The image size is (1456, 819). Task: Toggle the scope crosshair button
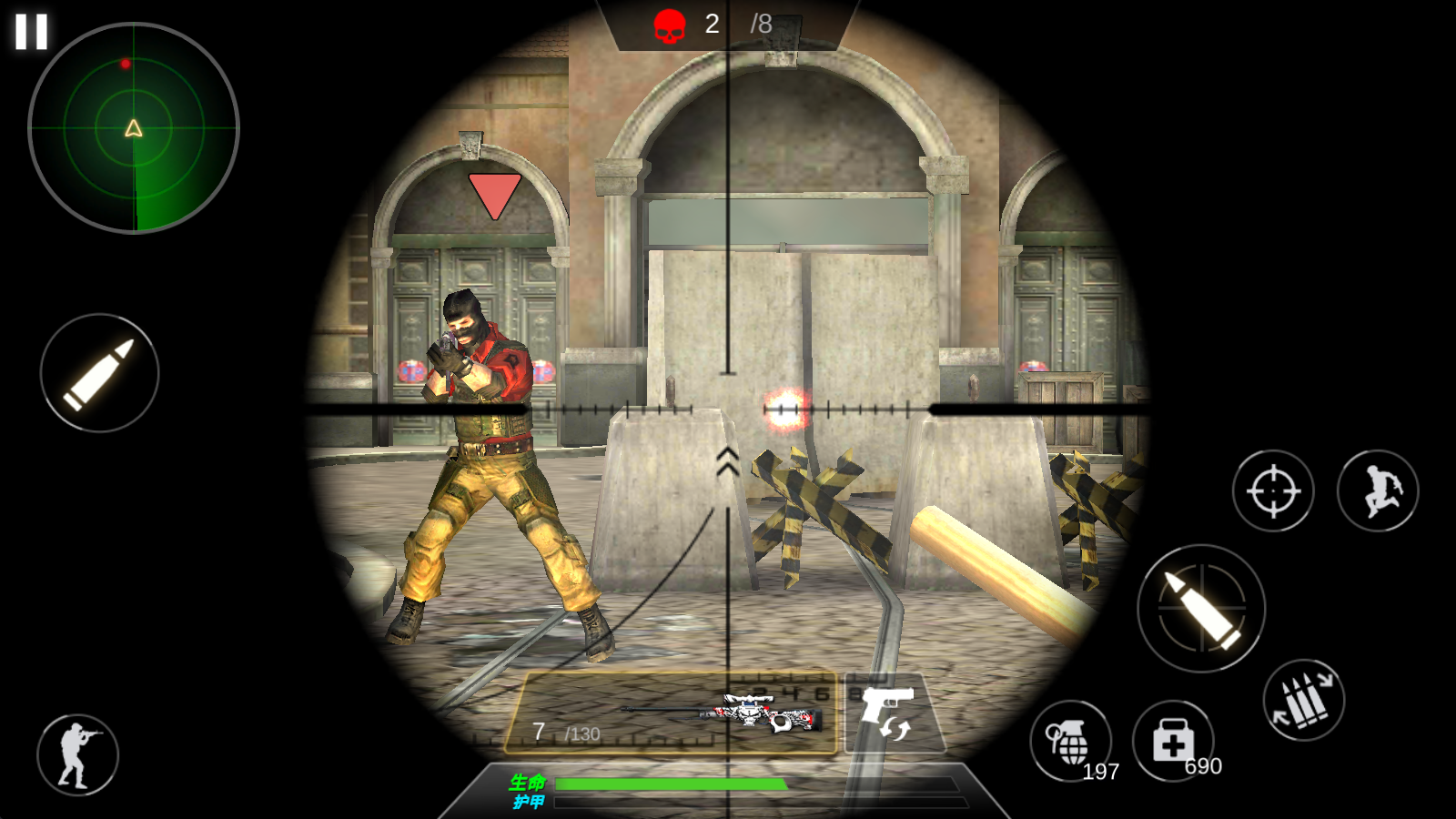1272,491
